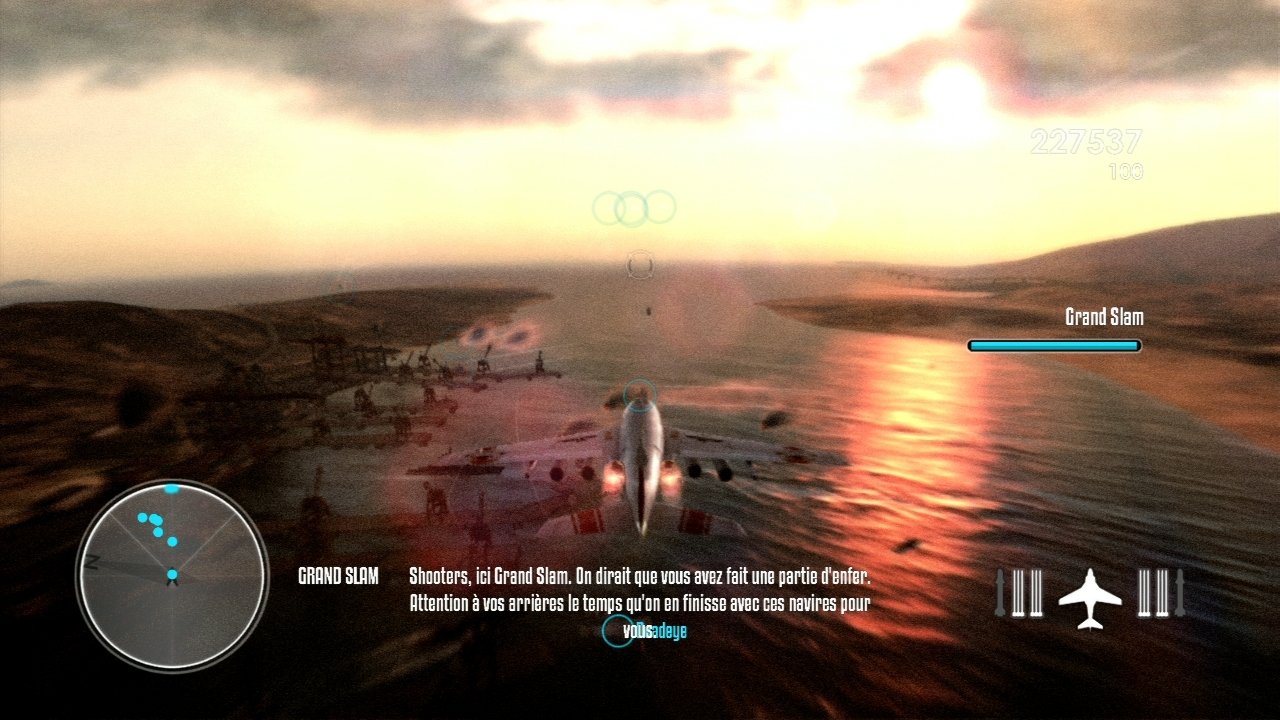Screen dimensions: 1280x720
Task: Click the rightmost rocket pod icon
Action: point(1163,593)
